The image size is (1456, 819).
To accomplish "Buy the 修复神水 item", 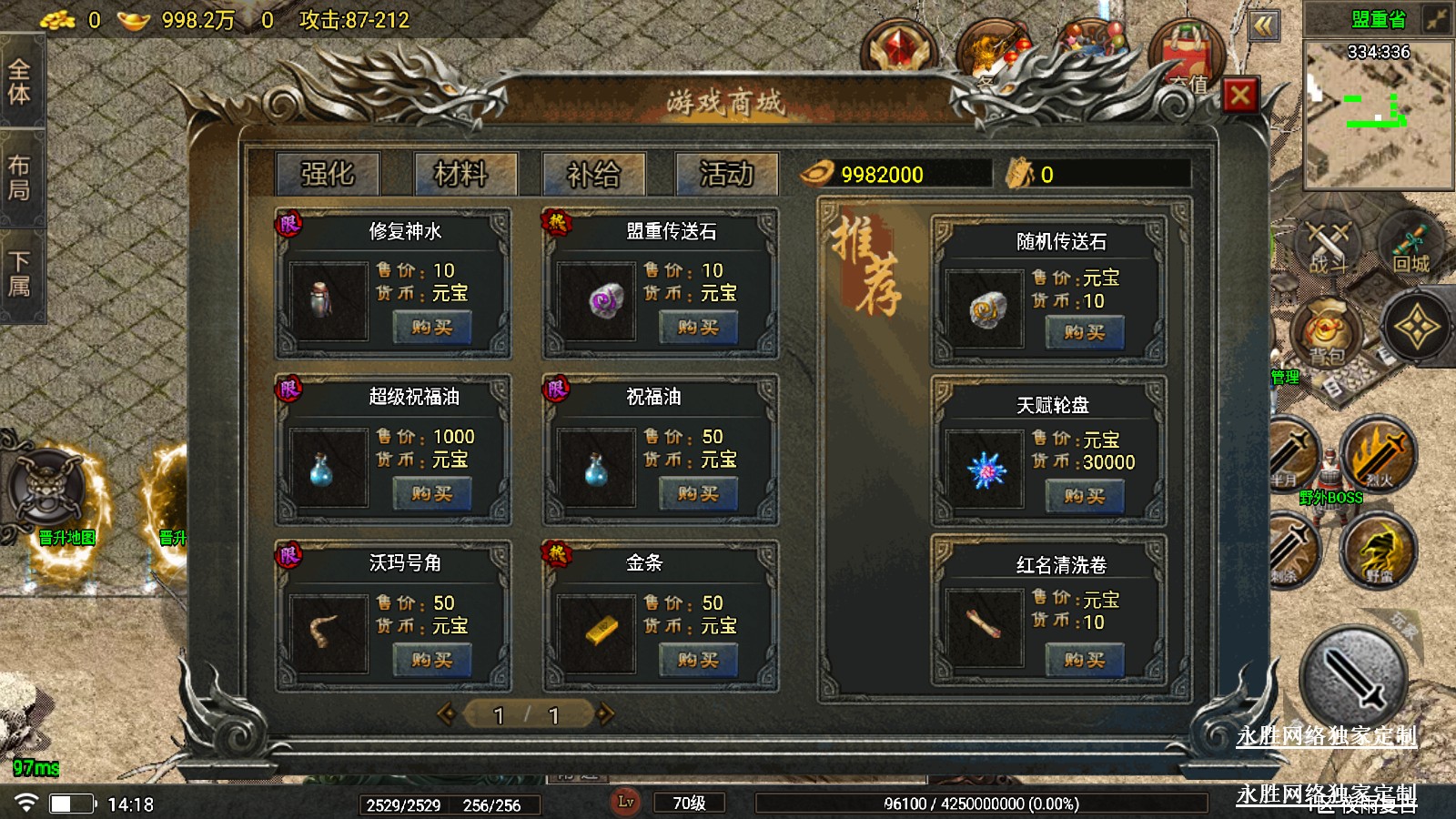I will pyautogui.click(x=431, y=328).
